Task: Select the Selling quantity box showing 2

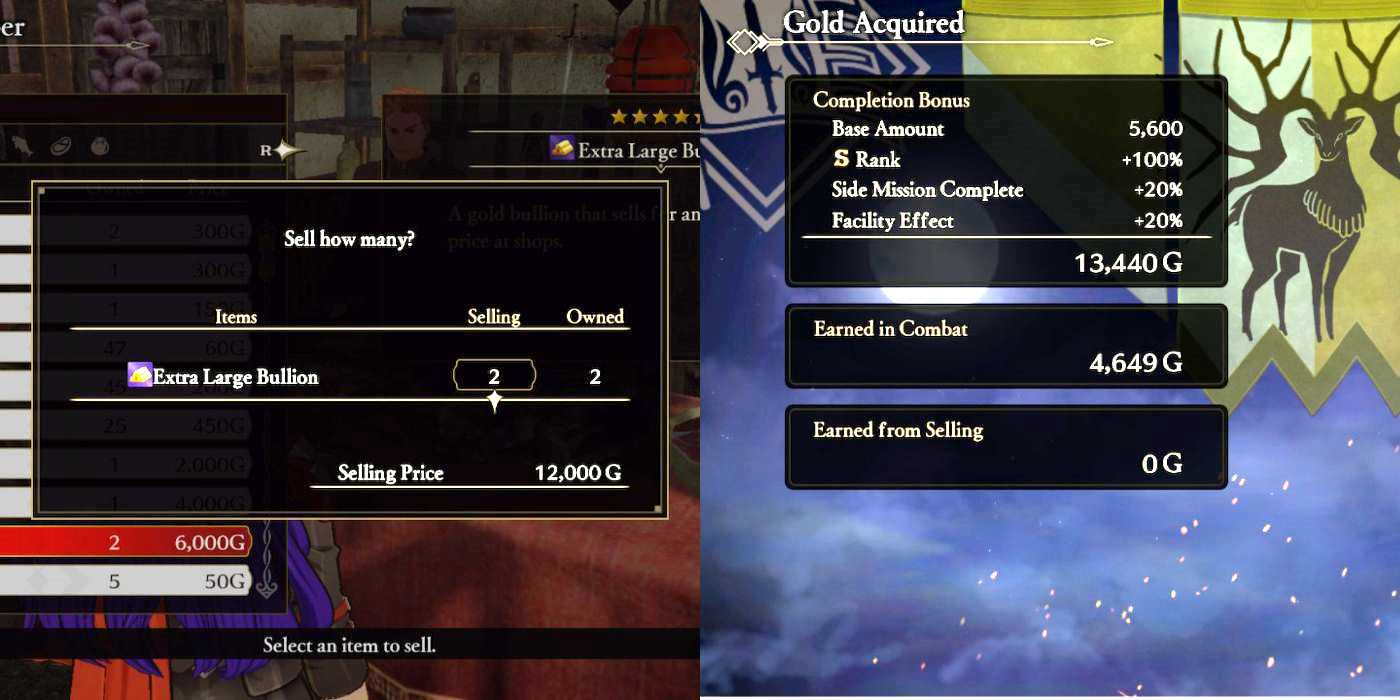Action: click(x=494, y=377)
